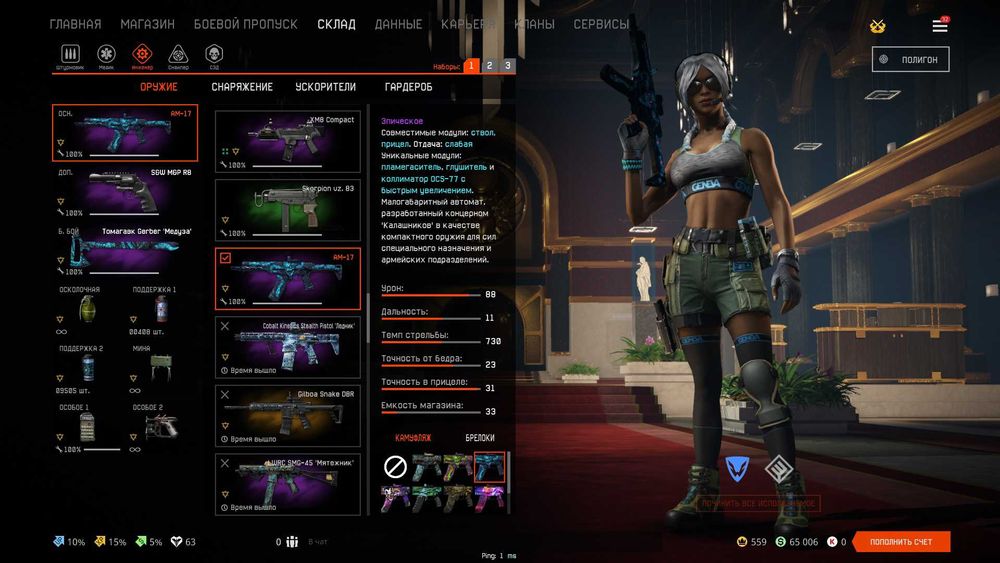Image resolution: width=1000 pixels, height=563 pixels.
Task: Open the Боевой пропуск battle pass
Action: click(x=245, y=24)
